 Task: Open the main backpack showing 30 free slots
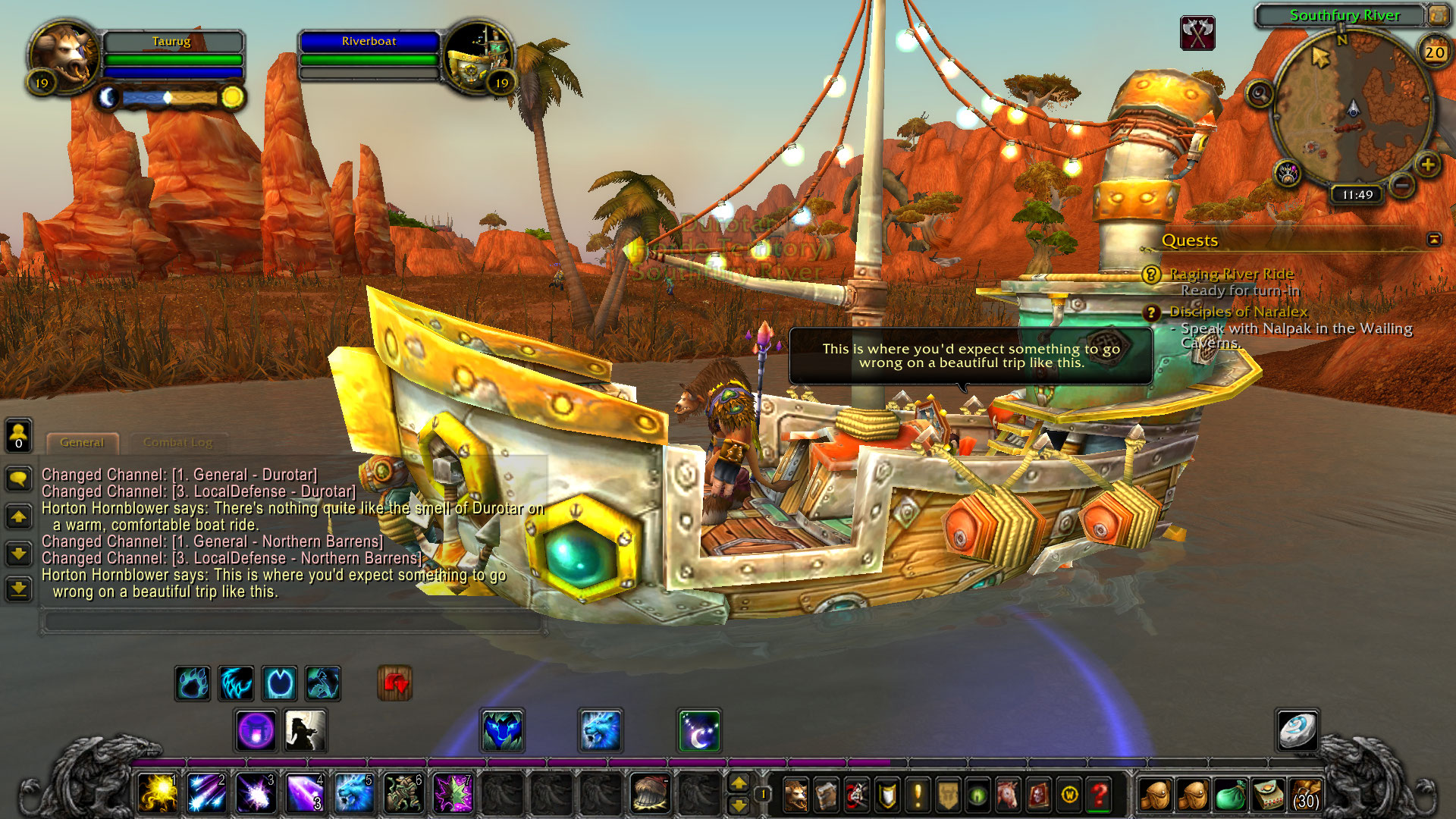(1306, 795)
